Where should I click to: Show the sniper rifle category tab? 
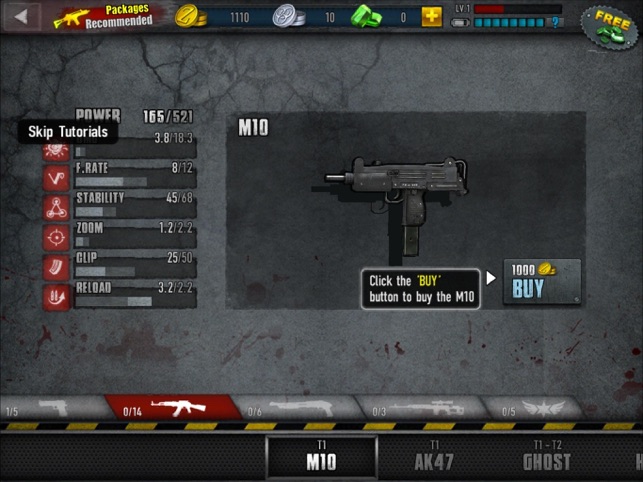click(x=422, y=409)
